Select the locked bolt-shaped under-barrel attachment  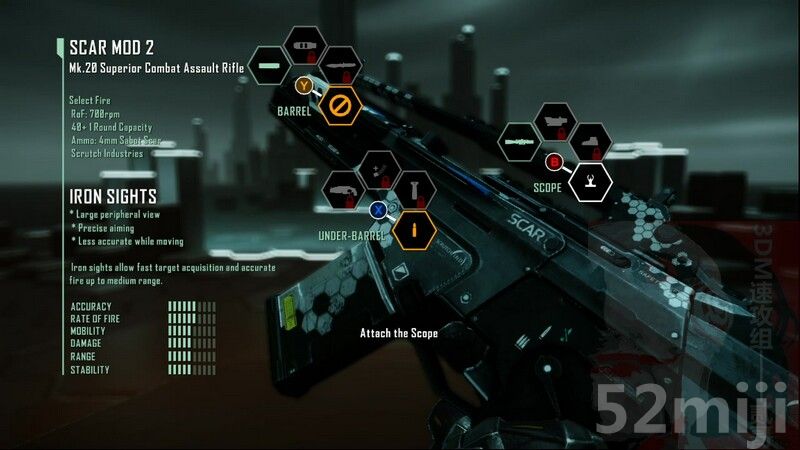point(415,189)
